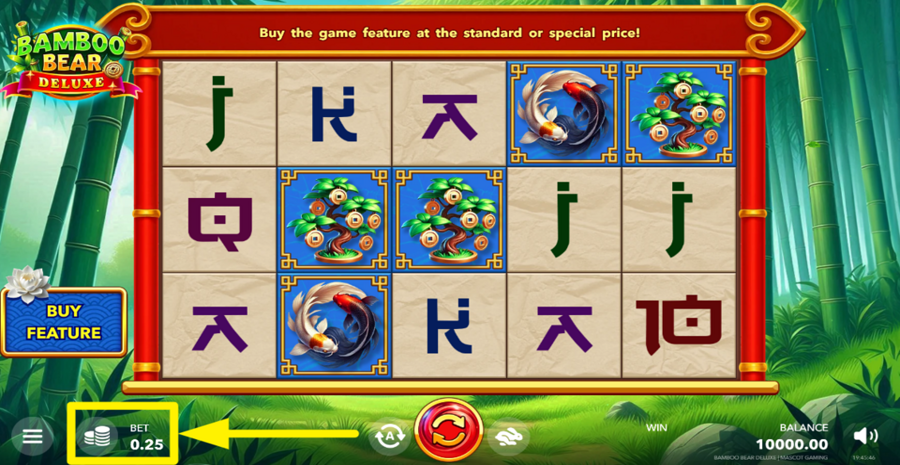900x465 pixels.
Task: Open the bet amount coin selector
Action: (x=97, y=436)
